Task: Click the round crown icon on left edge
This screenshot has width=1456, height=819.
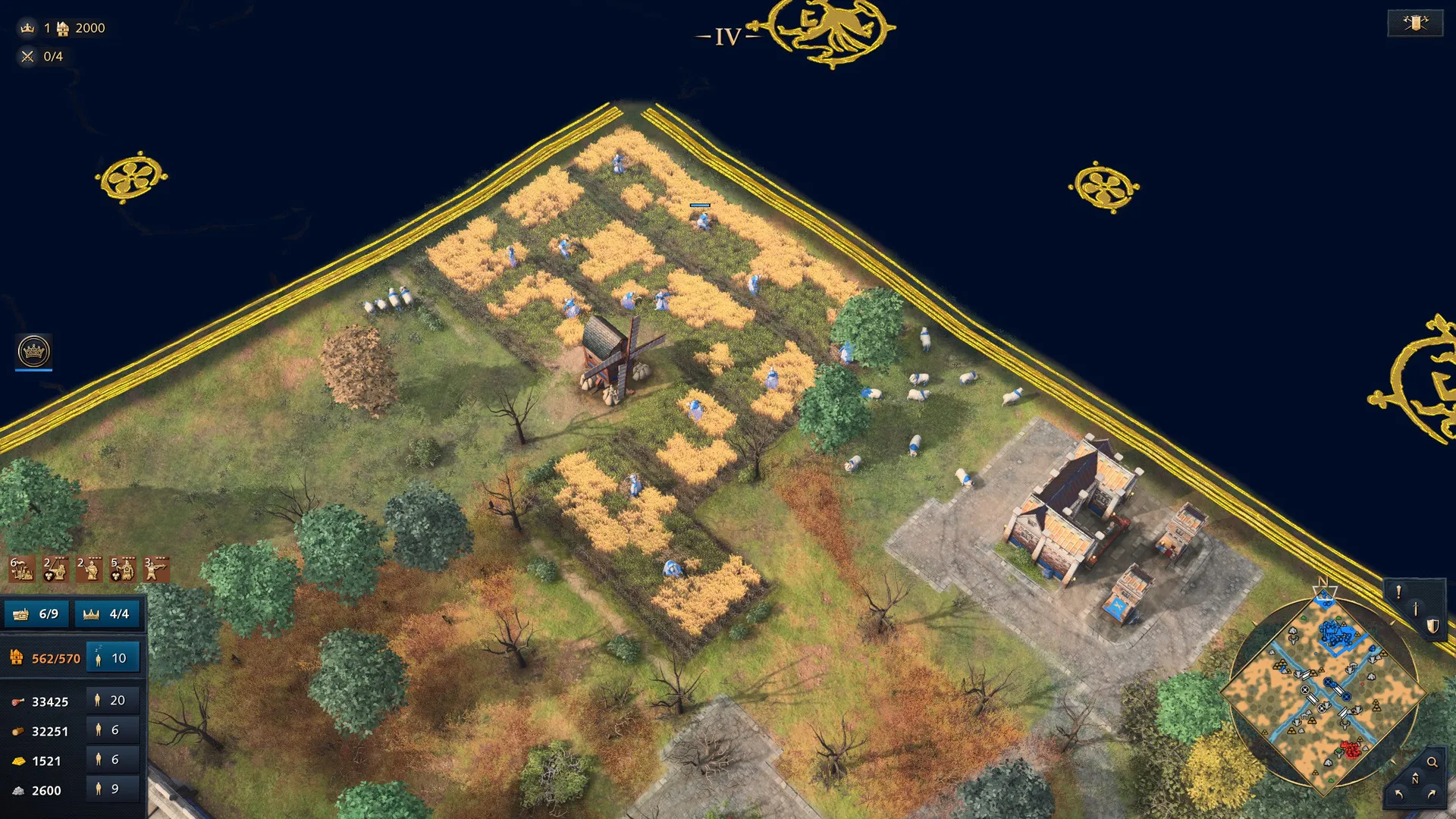Action: (x=33, y=351)
